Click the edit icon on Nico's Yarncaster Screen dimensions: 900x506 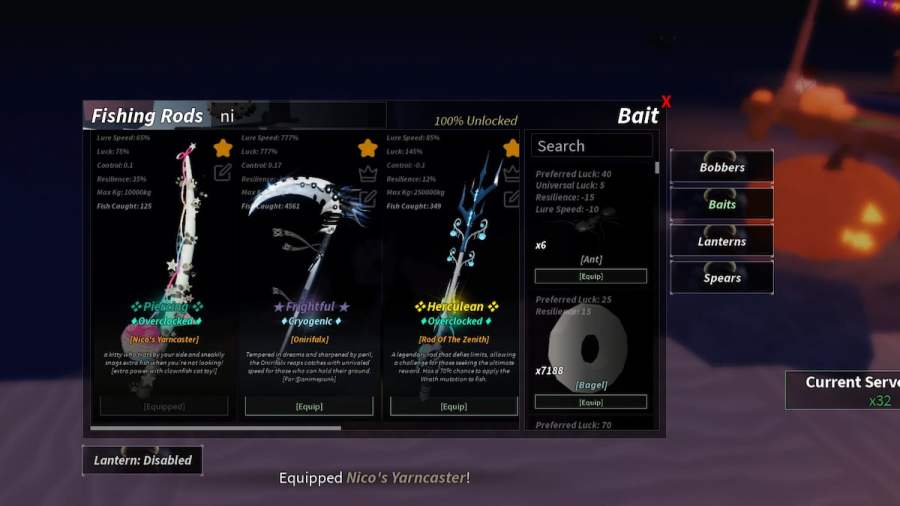(223, 172)
